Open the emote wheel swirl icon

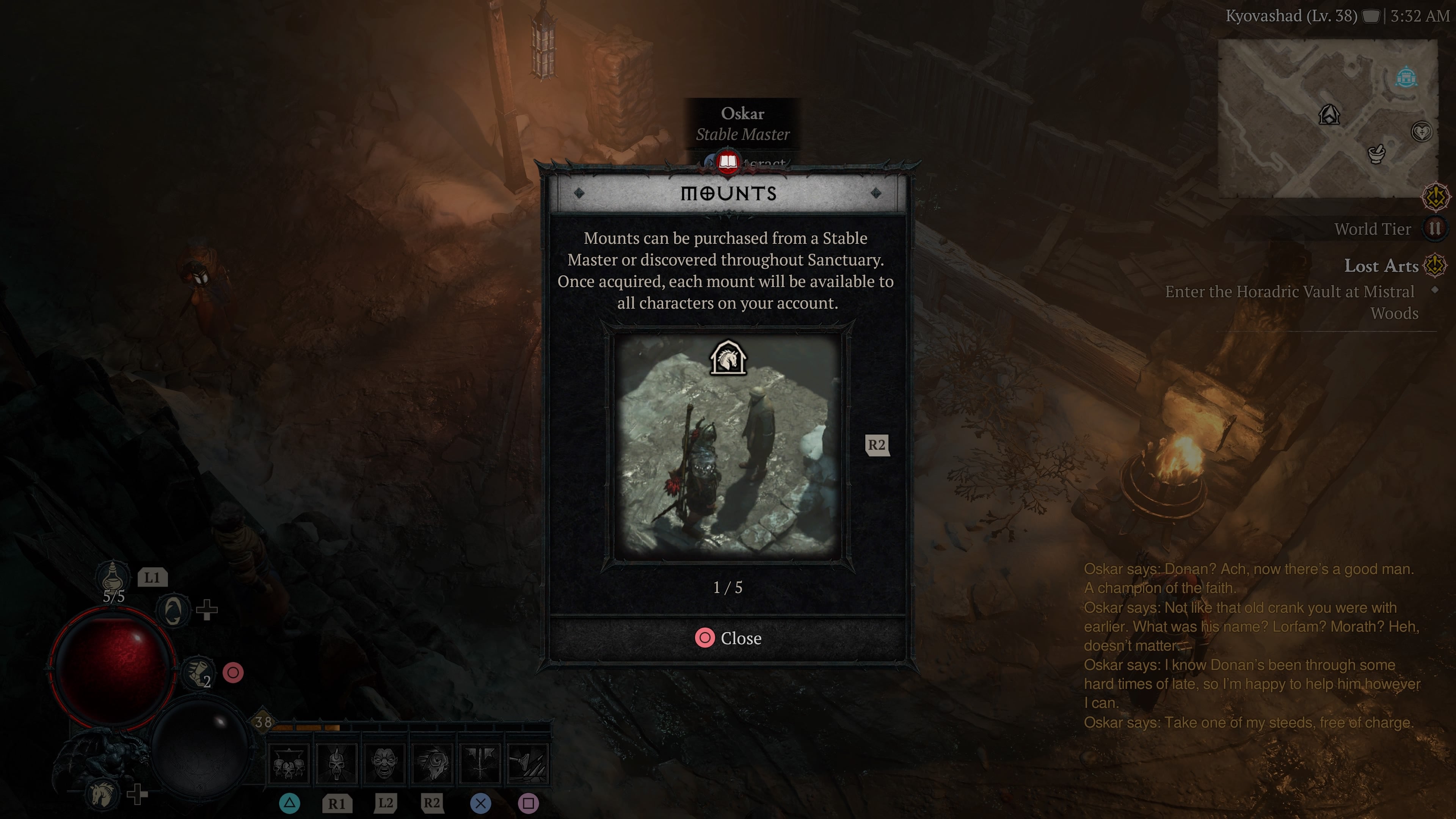tap(173, 610)
